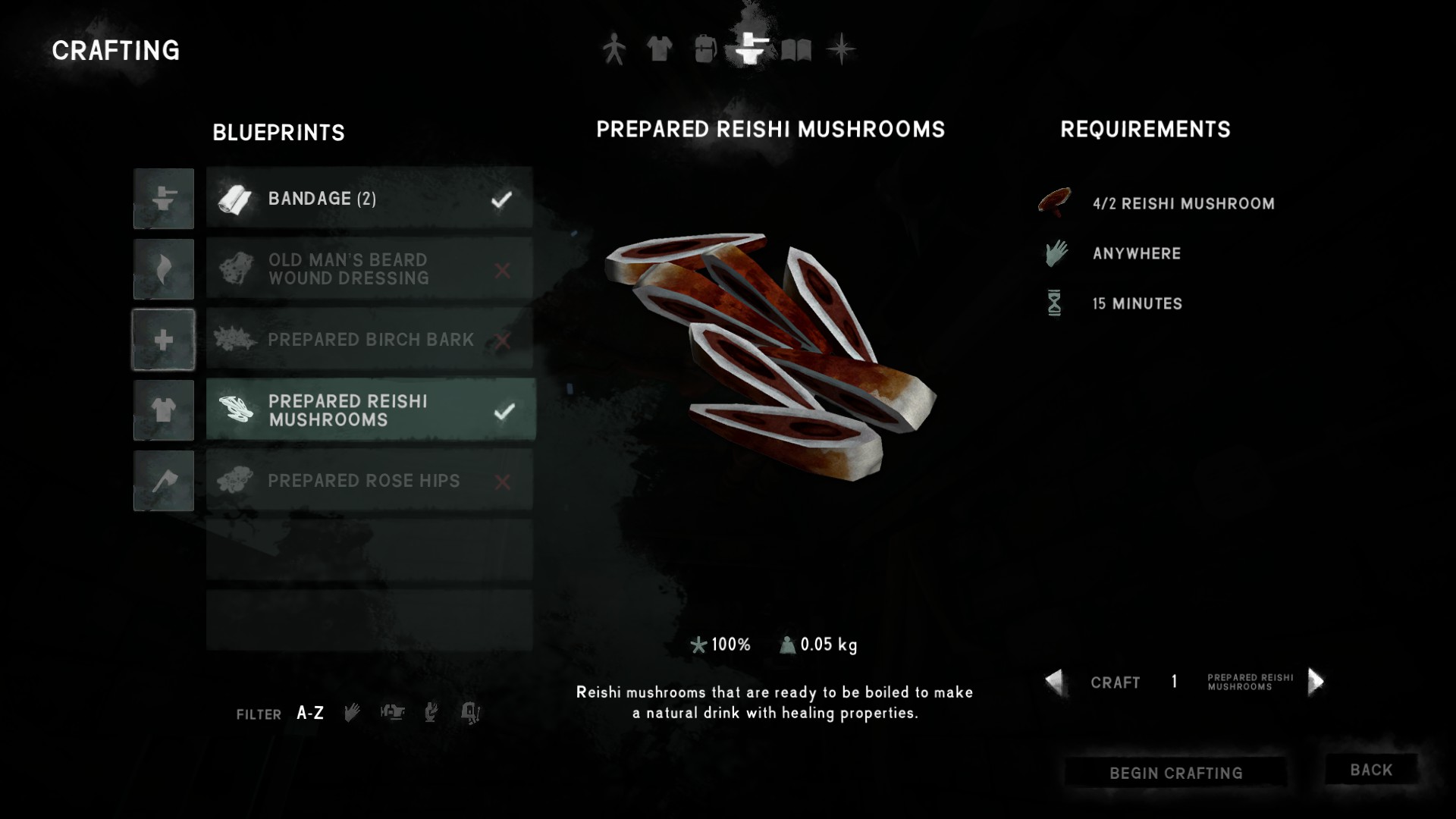This screenshot has width=1456, height=819.
Task: Go back with the Back button
Action: [x=1371, y=770]
